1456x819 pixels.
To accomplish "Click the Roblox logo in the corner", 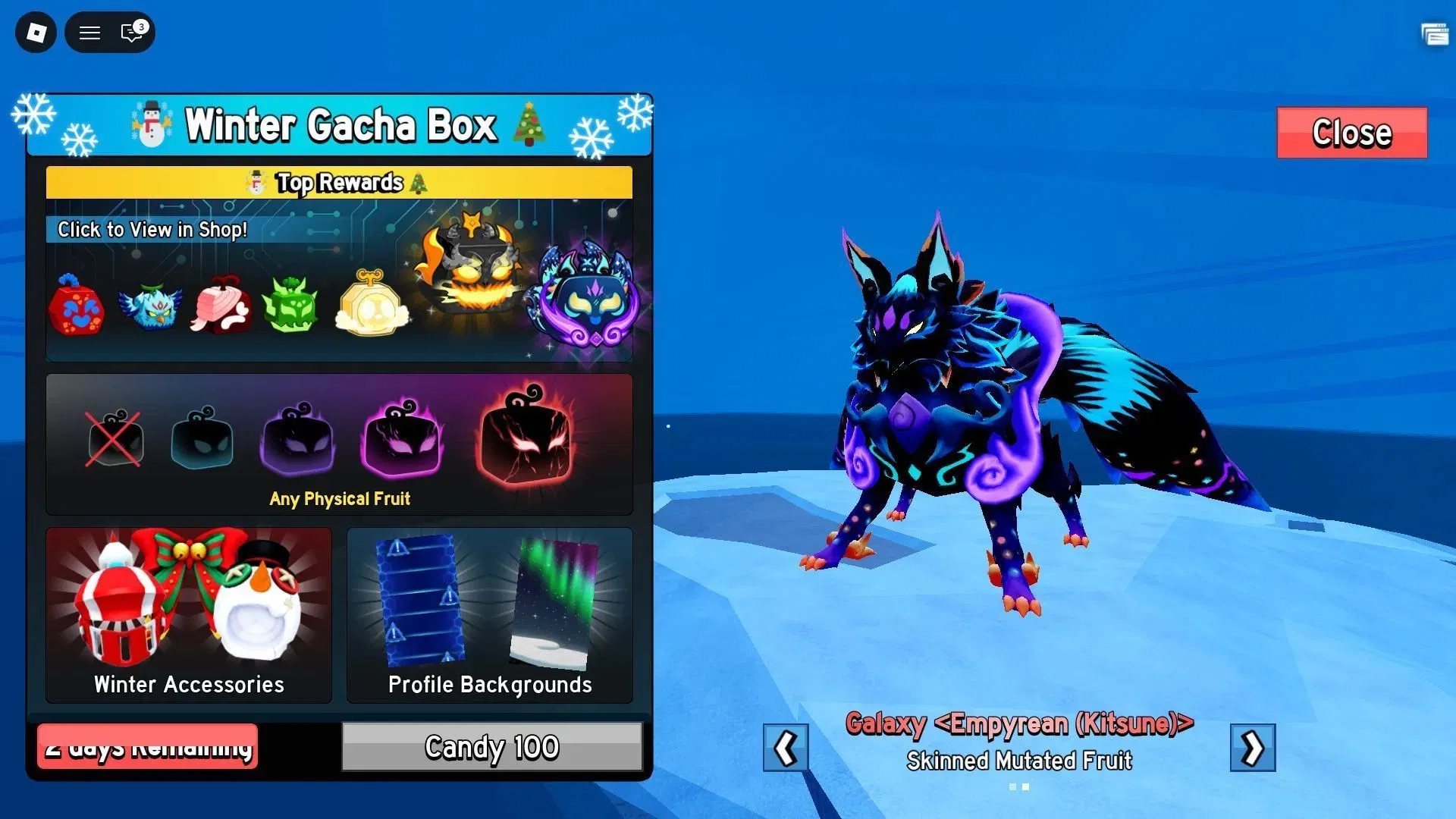I will (34, 33).
